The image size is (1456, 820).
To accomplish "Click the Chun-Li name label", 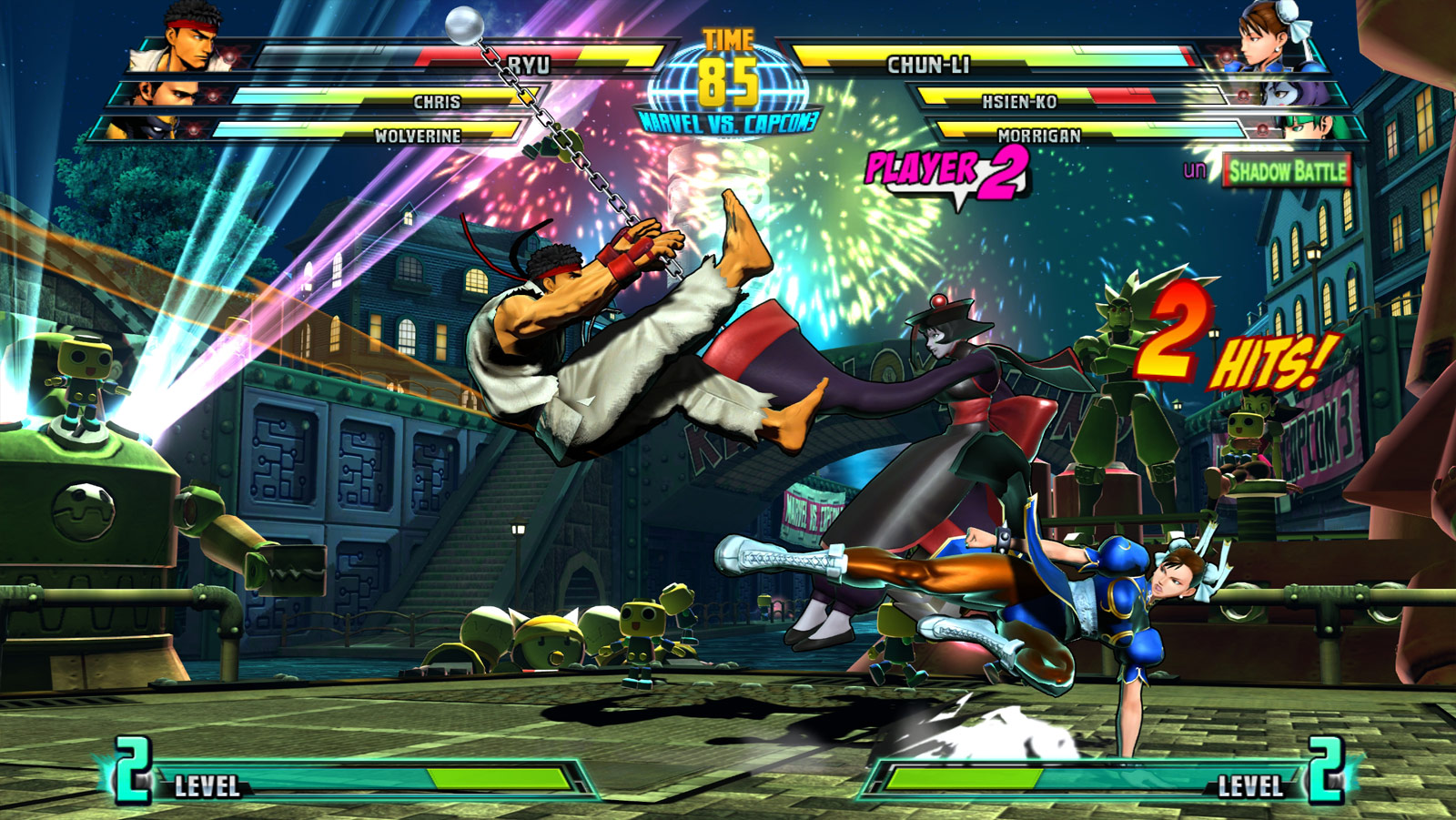I will coord(930,62).
